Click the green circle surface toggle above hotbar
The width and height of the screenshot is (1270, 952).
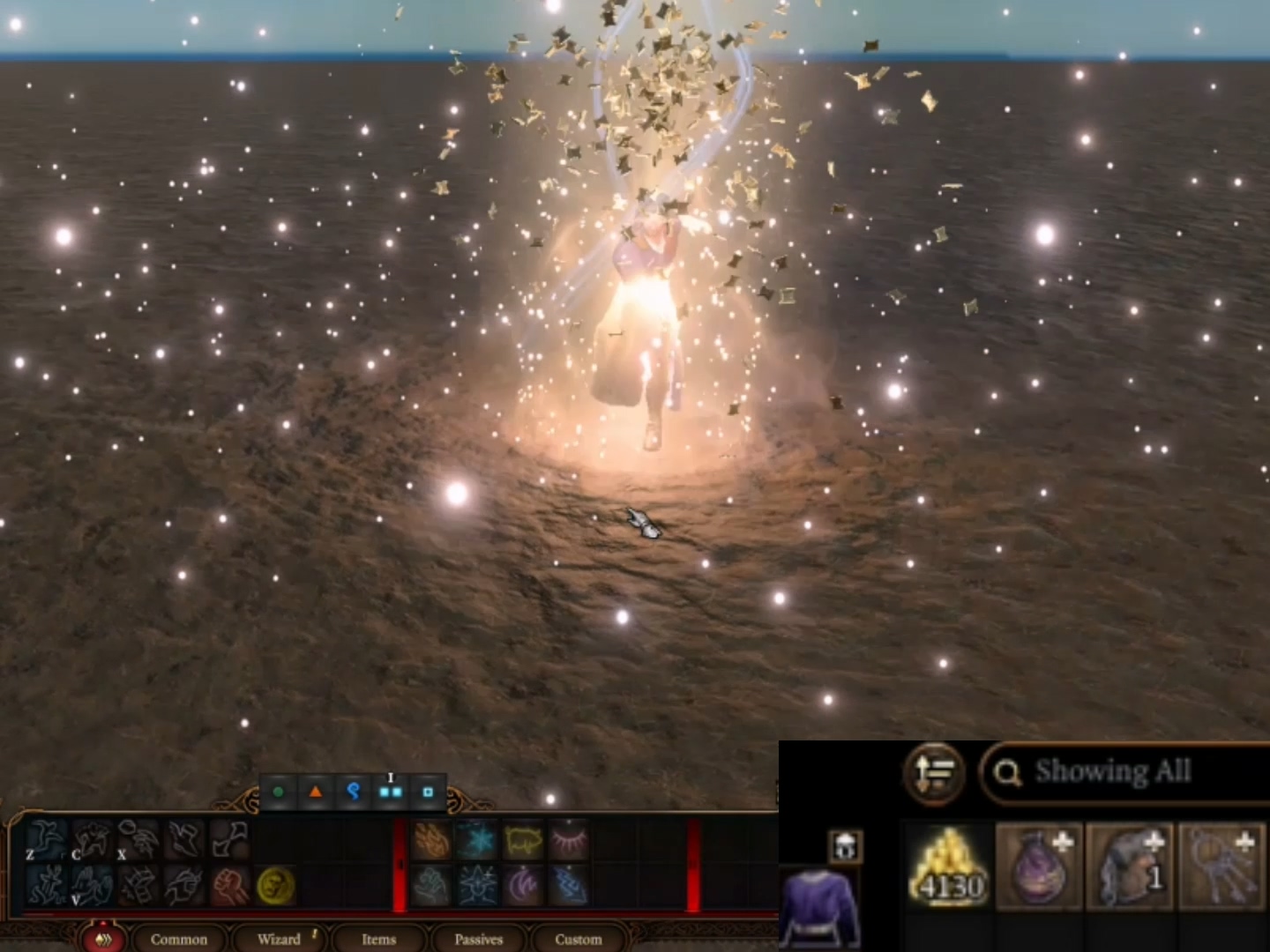tap(279, 791)
